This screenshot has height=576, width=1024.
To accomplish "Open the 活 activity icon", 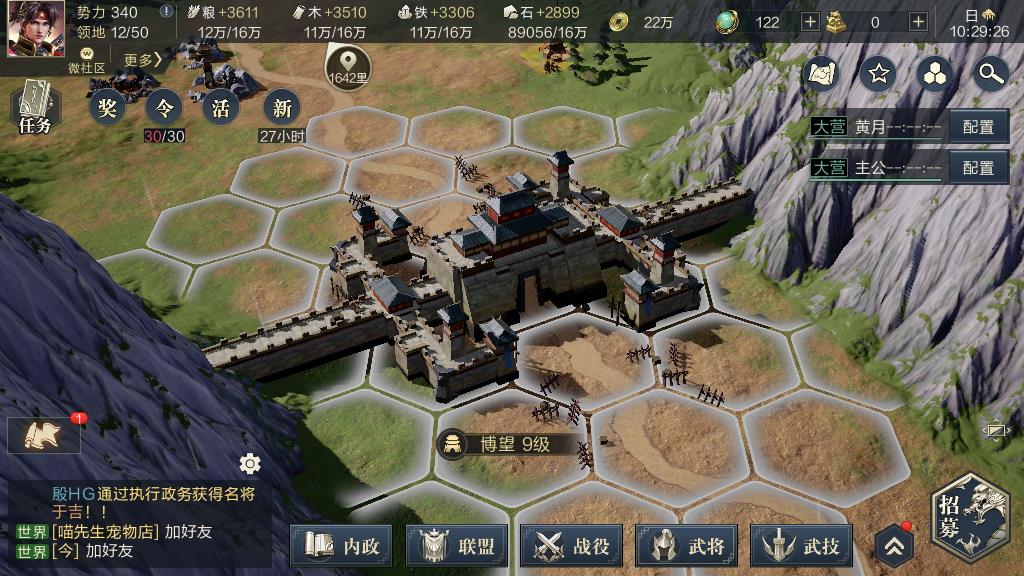I will tap(221, 107).
